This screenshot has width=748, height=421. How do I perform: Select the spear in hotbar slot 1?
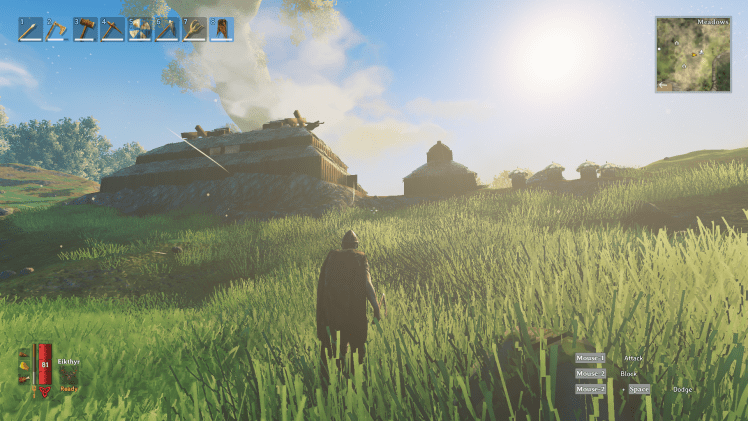(x=30, y=29)
